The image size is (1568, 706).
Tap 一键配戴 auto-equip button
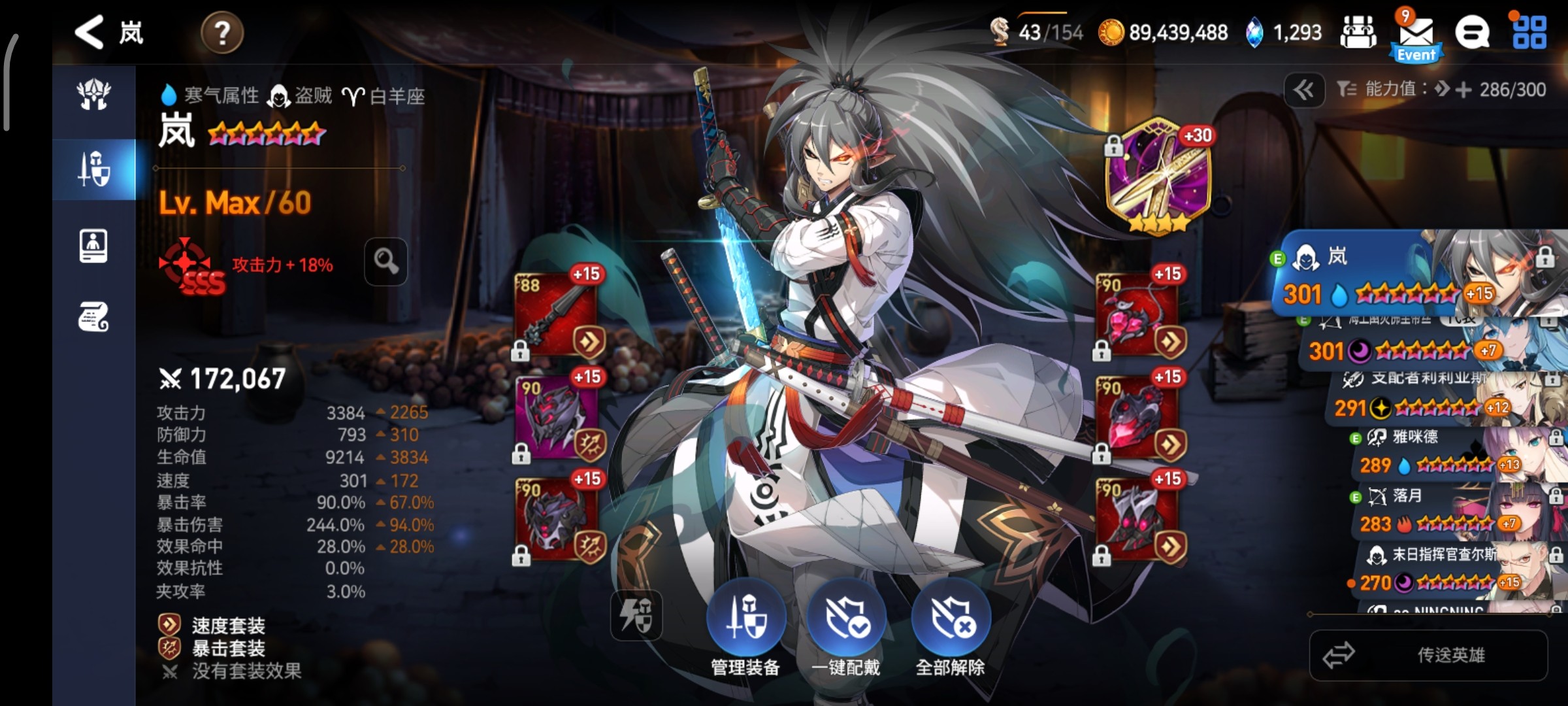tap(846, 618)
